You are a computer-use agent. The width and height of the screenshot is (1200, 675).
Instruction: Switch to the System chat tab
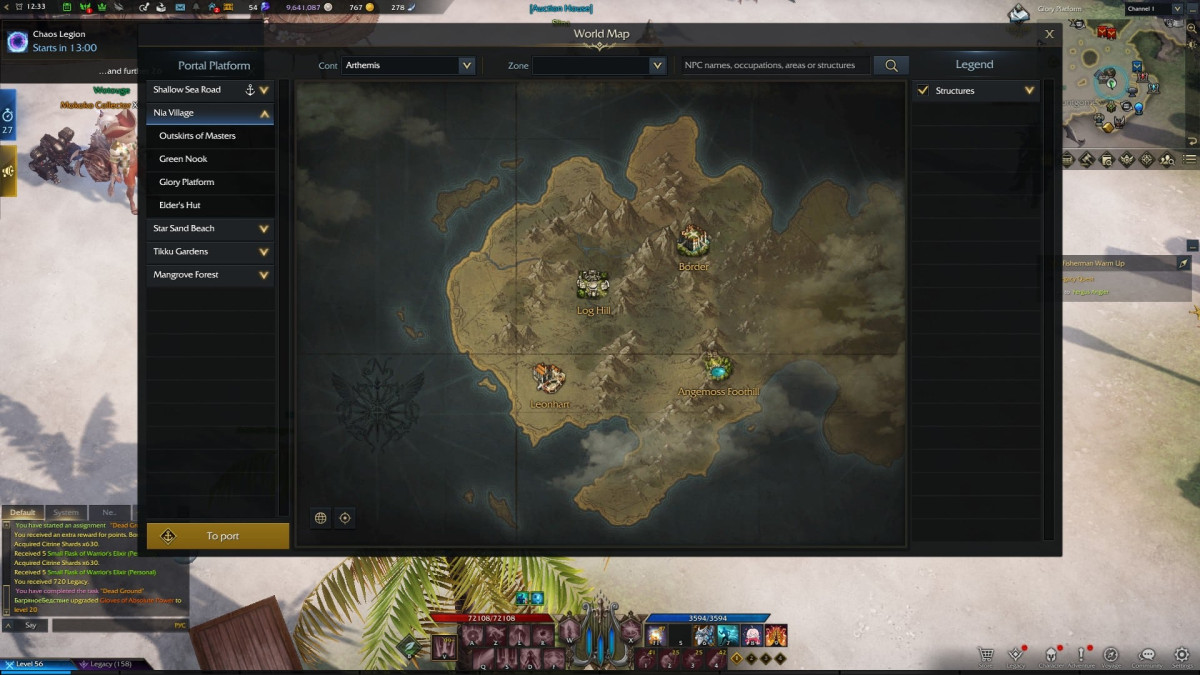point(66,513)
